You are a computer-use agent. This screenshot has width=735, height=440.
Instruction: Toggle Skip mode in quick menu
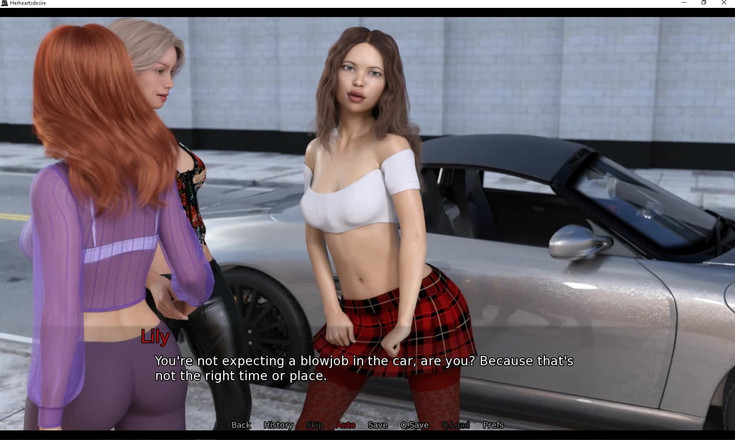click(x=314, y=425)
